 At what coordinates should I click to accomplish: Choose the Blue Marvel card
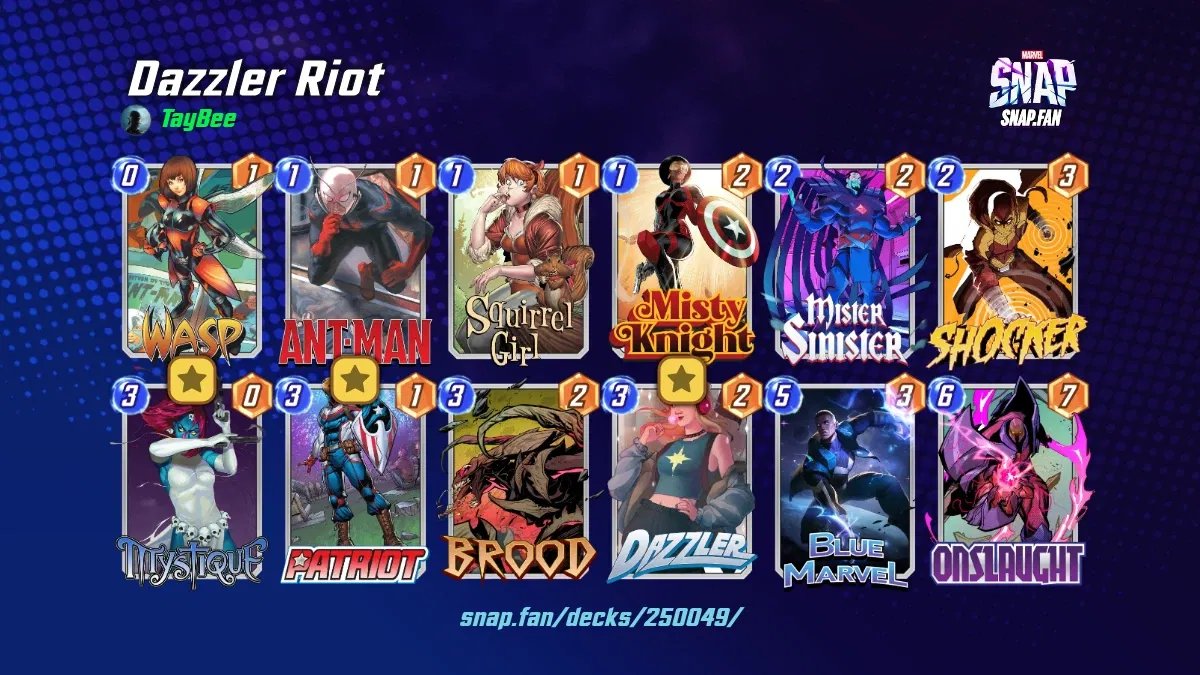point(847,482)
